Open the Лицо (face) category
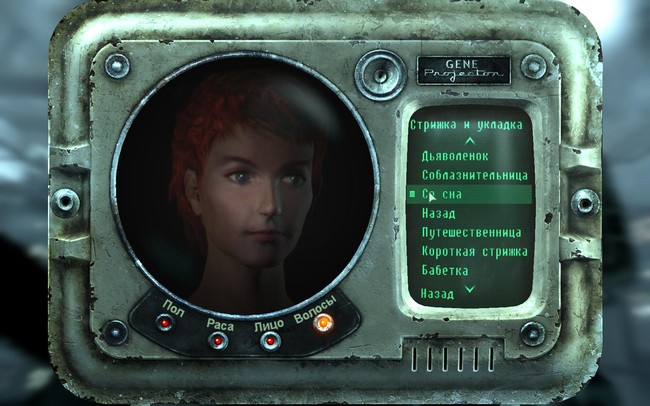The width and height of the screenshot is (650, 406). point(270,340)
